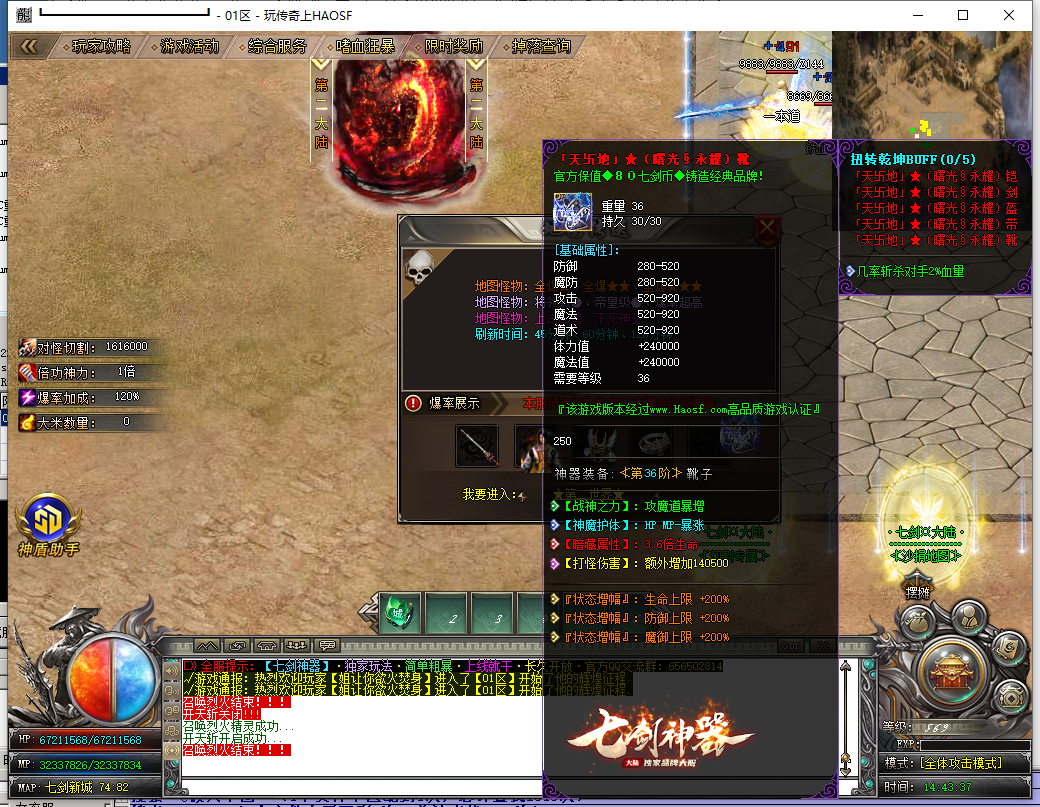The width and height of the screenshot is (1040, 807).
Task: Open the 综合服务 services menu
Action: click(x=277, y=46)
